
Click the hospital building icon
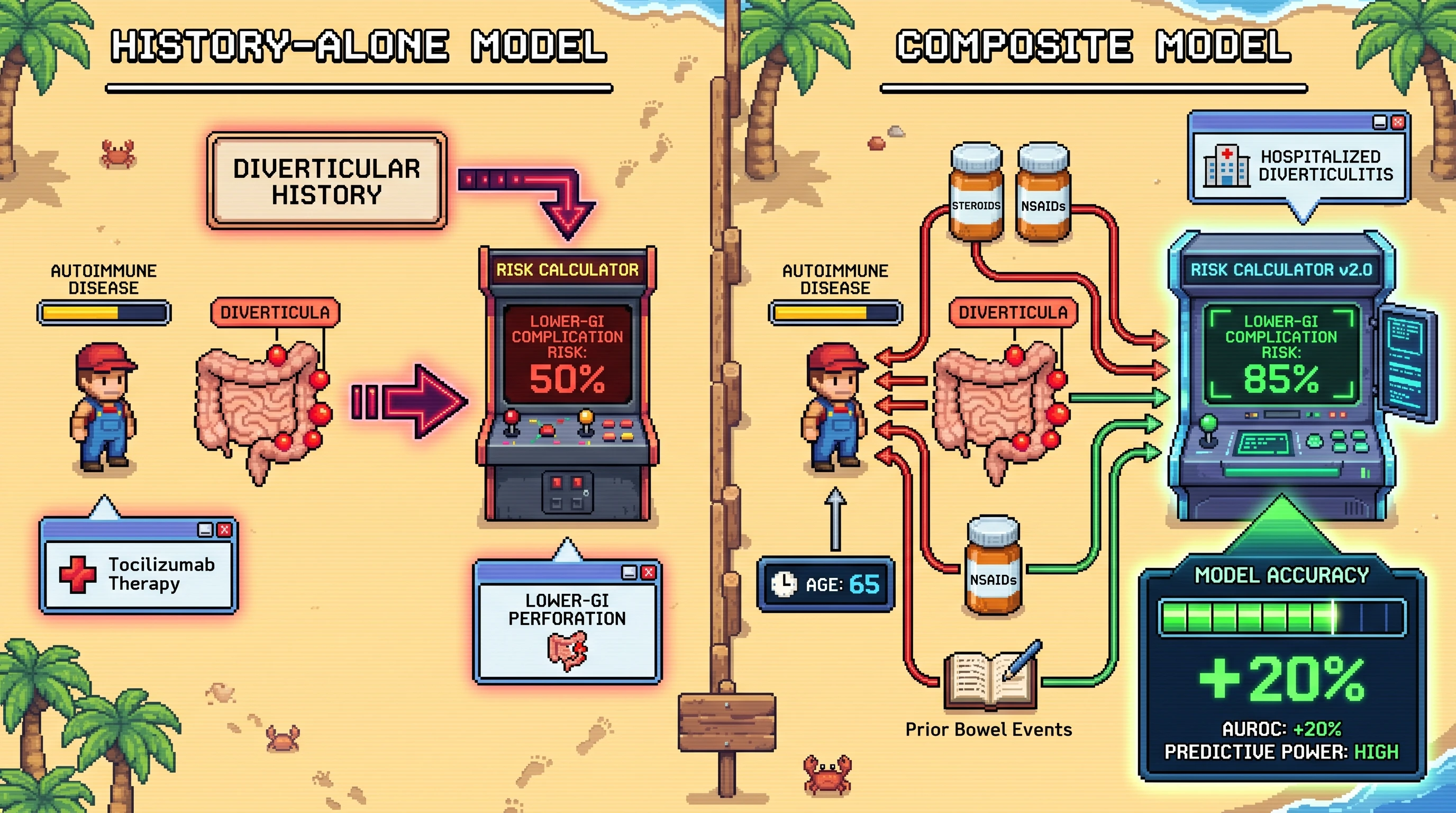1226,166
